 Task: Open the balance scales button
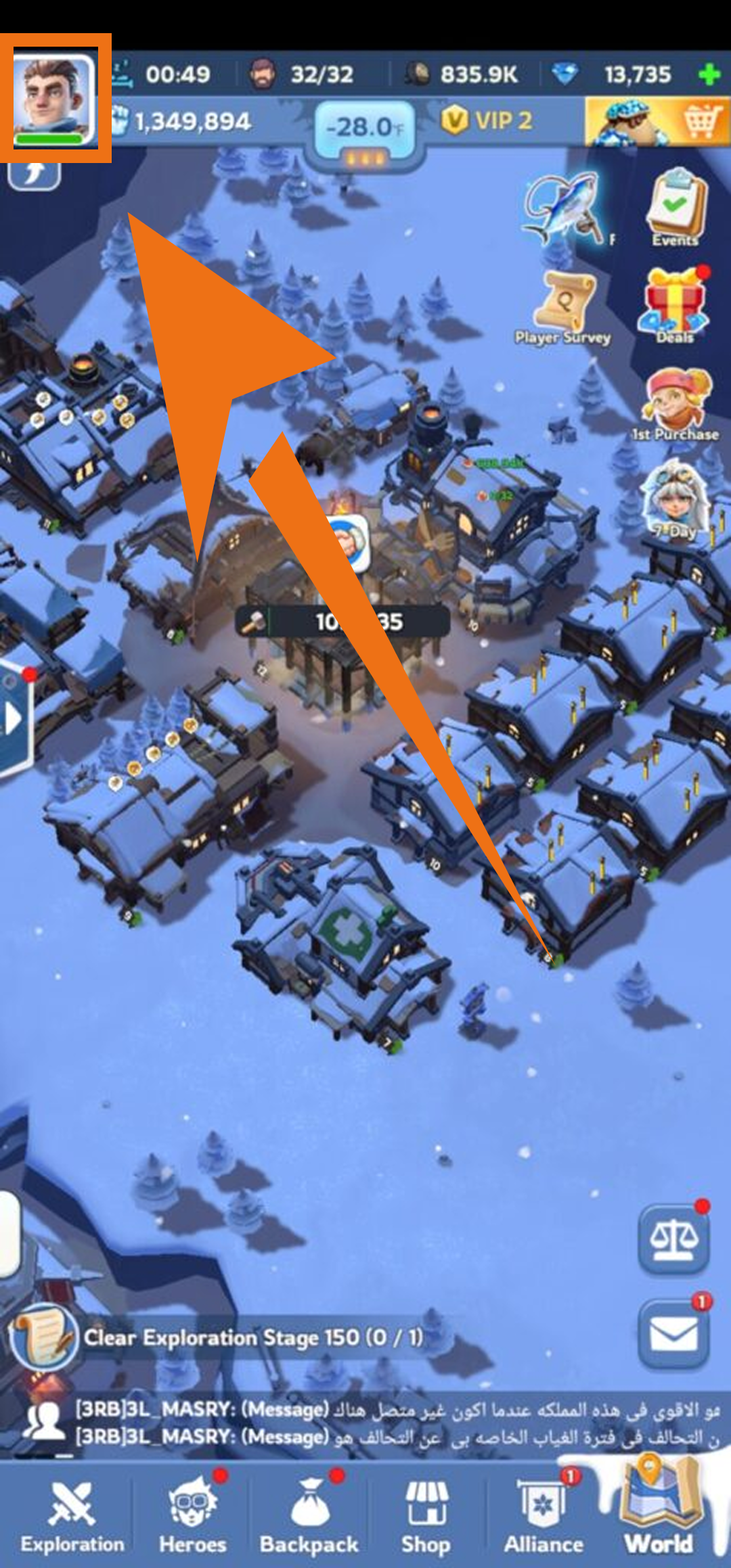[x=674, y=1240]
